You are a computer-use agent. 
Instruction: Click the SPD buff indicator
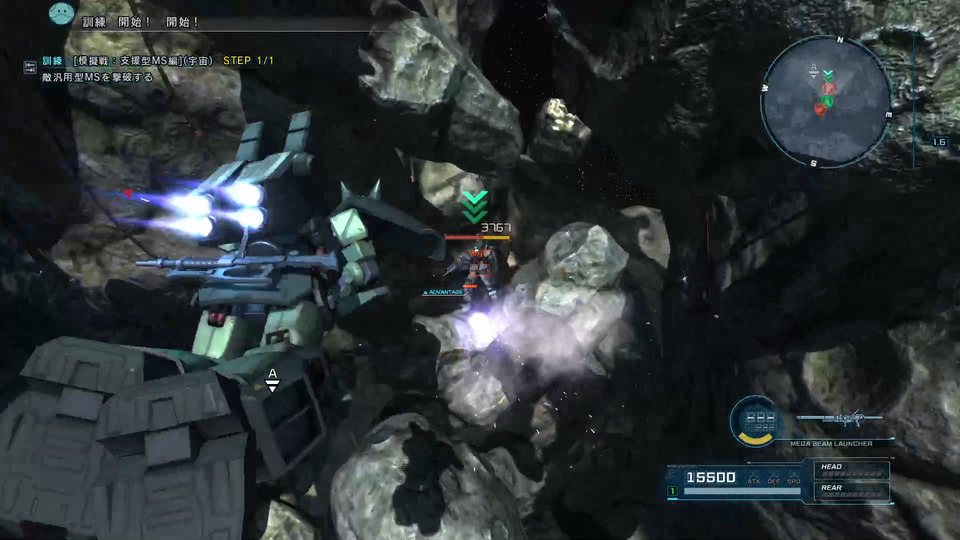click(793, 477)
